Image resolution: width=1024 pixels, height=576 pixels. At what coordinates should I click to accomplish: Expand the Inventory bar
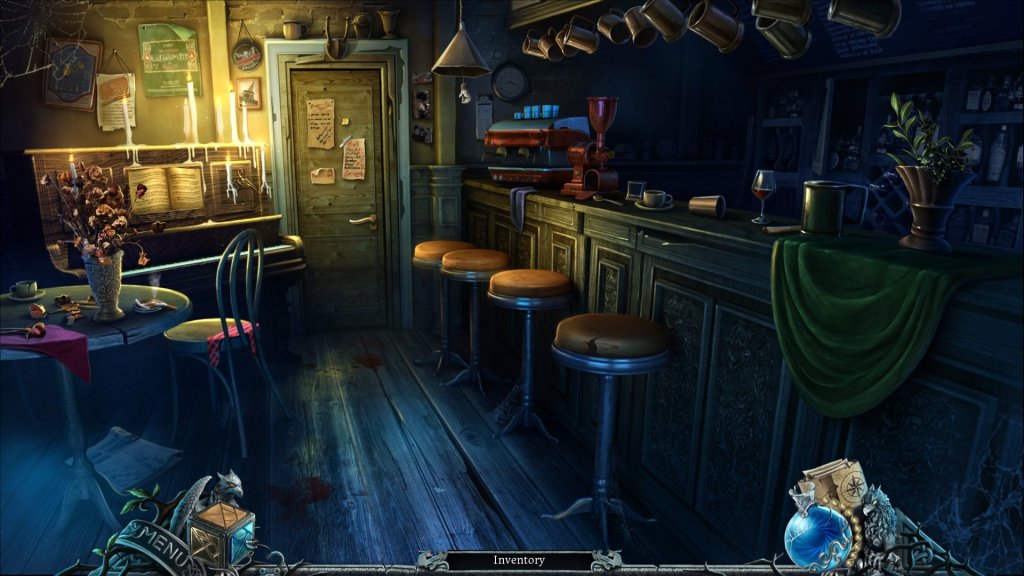point(518,561)
